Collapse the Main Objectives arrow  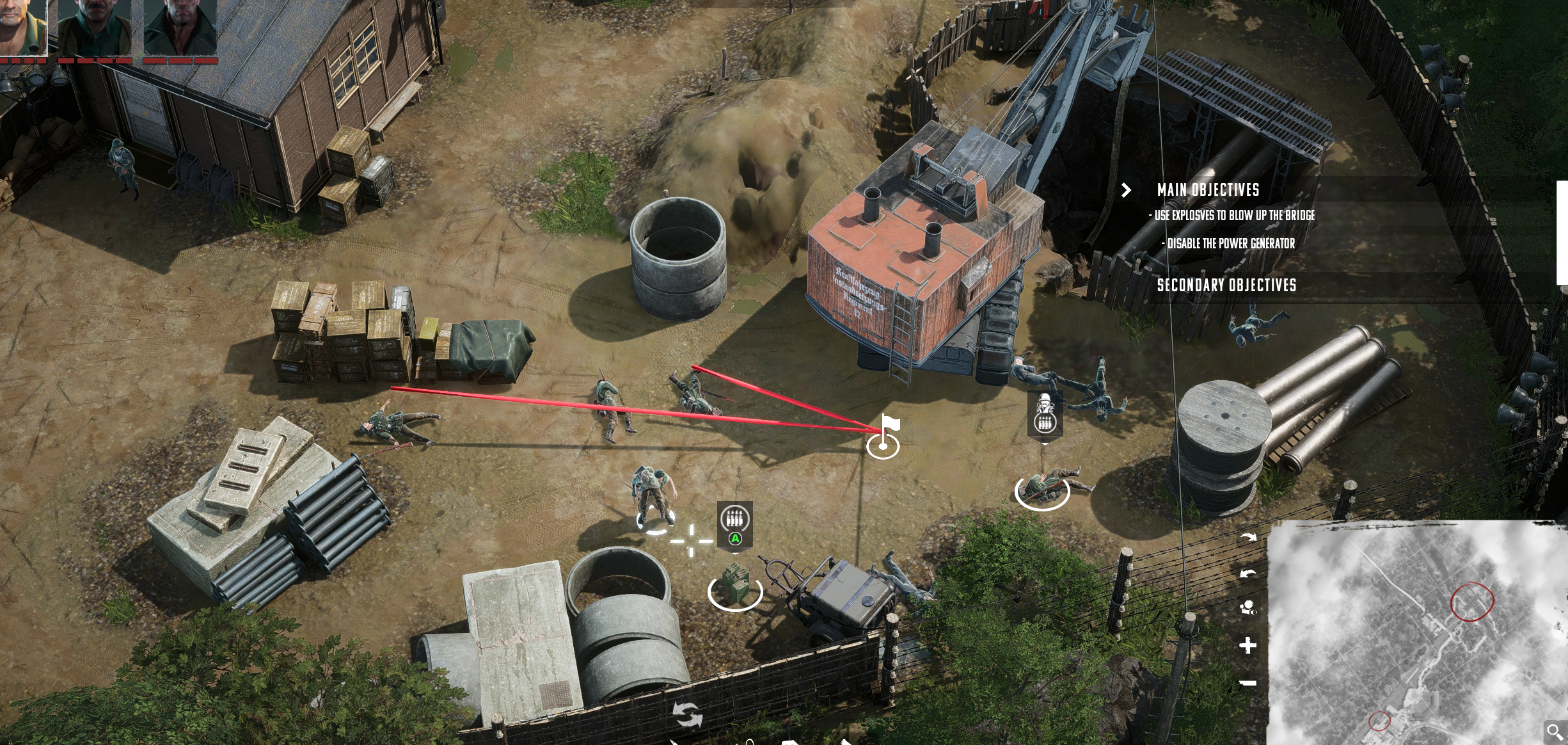[x=1127, y=190]
